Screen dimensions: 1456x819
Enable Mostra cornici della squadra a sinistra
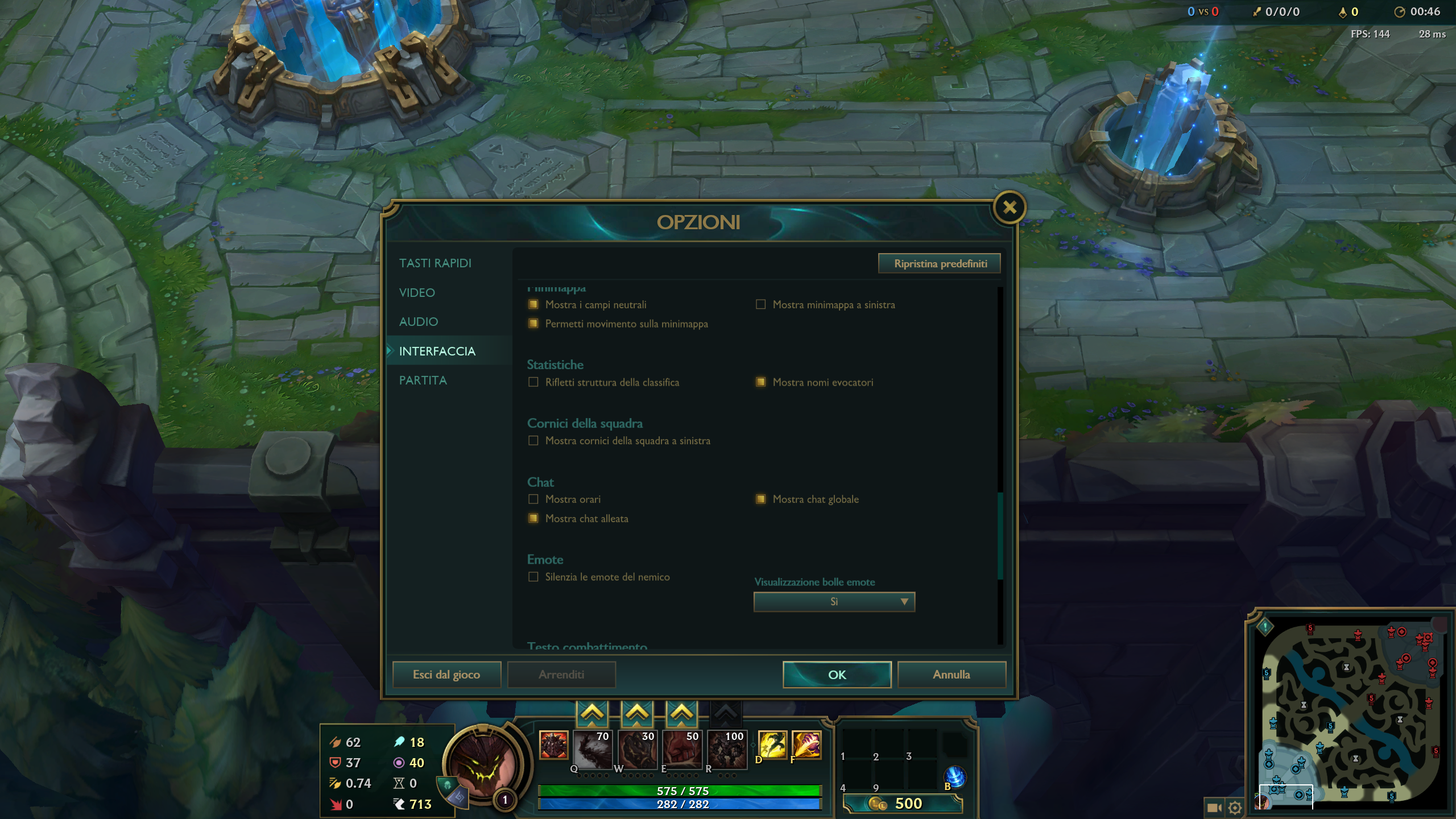533,441
